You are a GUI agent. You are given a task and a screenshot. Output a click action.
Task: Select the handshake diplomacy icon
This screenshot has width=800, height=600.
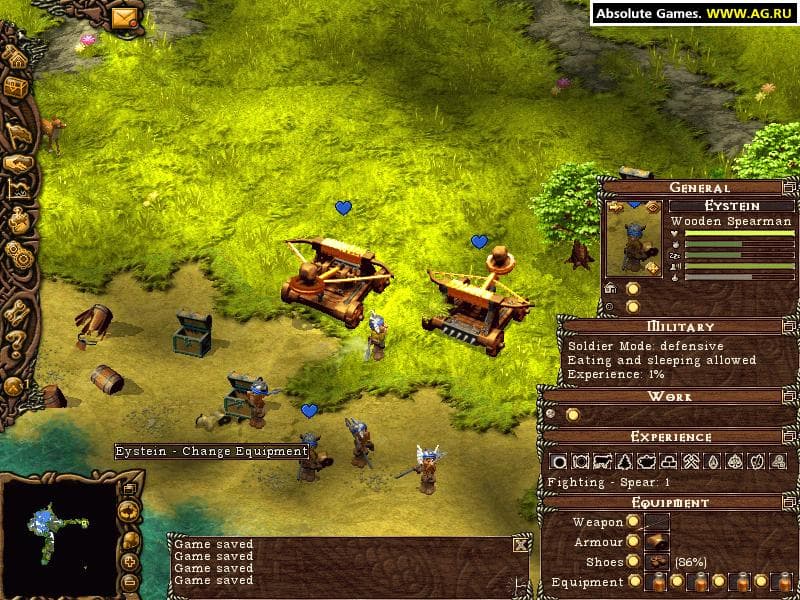click(x=17, y=162)
